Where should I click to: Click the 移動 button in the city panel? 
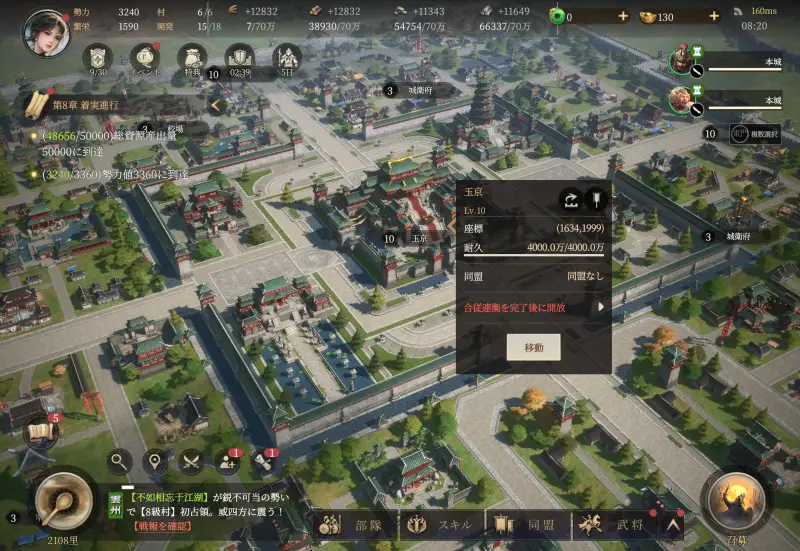click(x=533, y=347)
